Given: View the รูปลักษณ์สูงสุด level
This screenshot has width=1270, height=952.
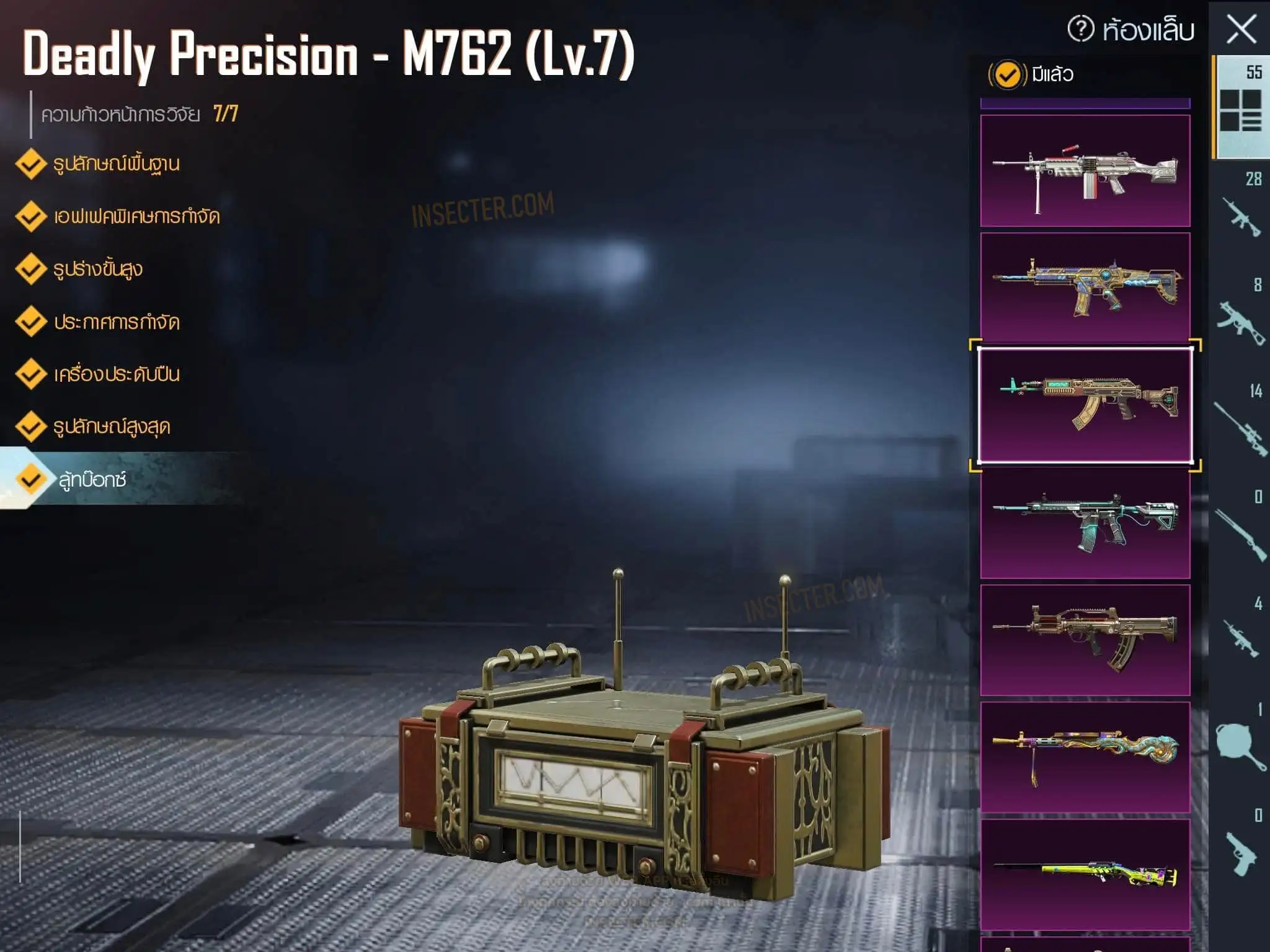Looking at the screenshot, I should 112,427.
